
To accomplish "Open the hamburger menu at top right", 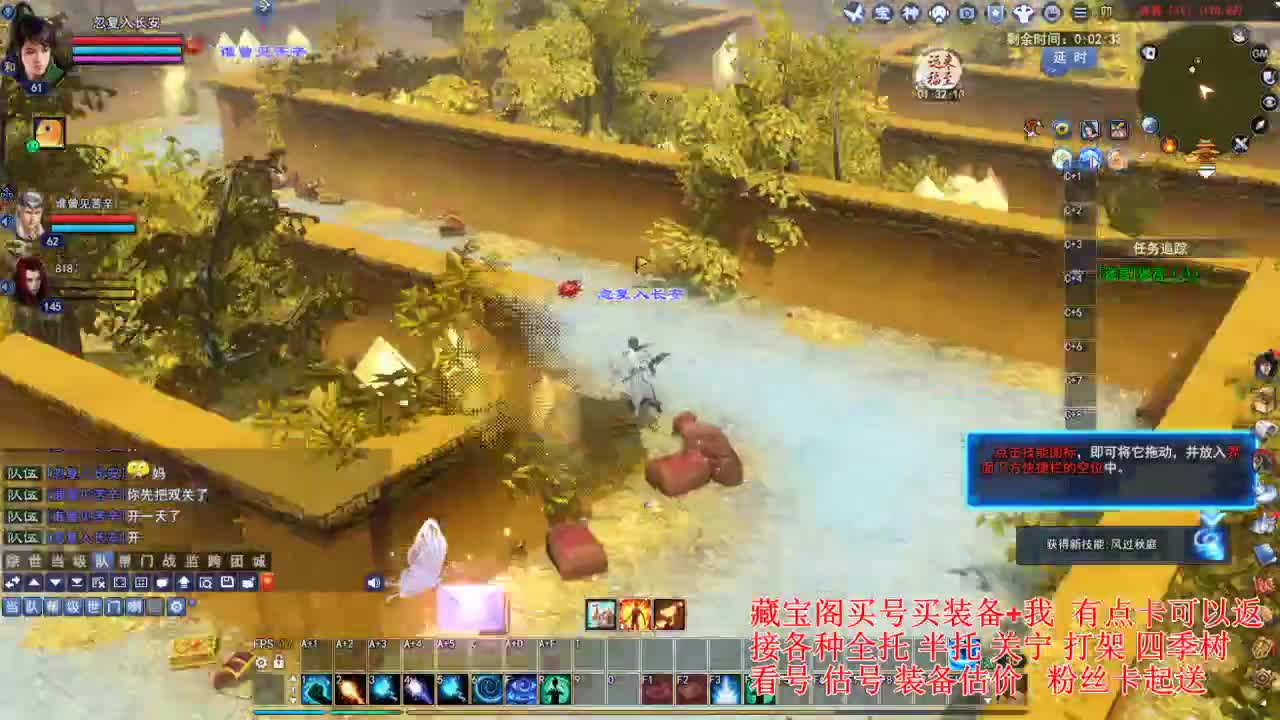I will pyautogui.click(x=1080, y=13).
